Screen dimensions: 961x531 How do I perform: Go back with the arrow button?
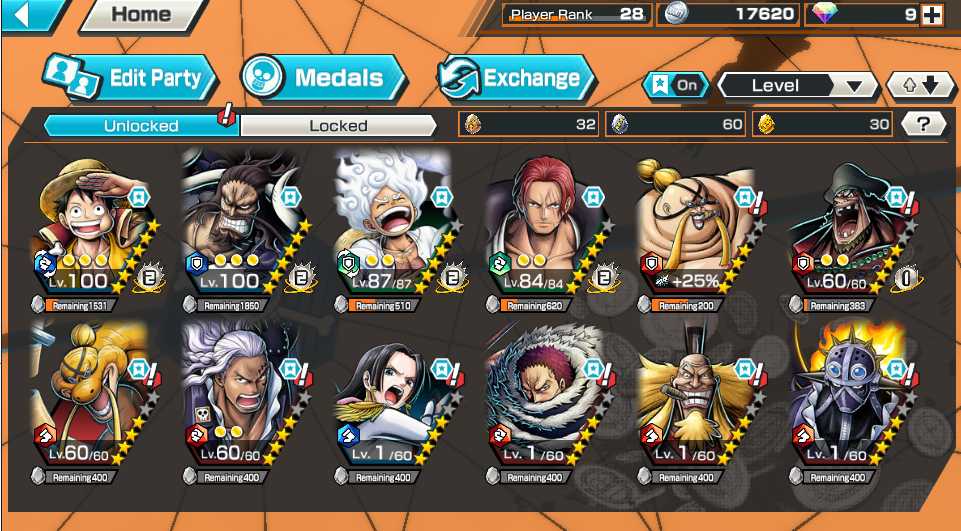pyautogui.click(x=20, y=14)
